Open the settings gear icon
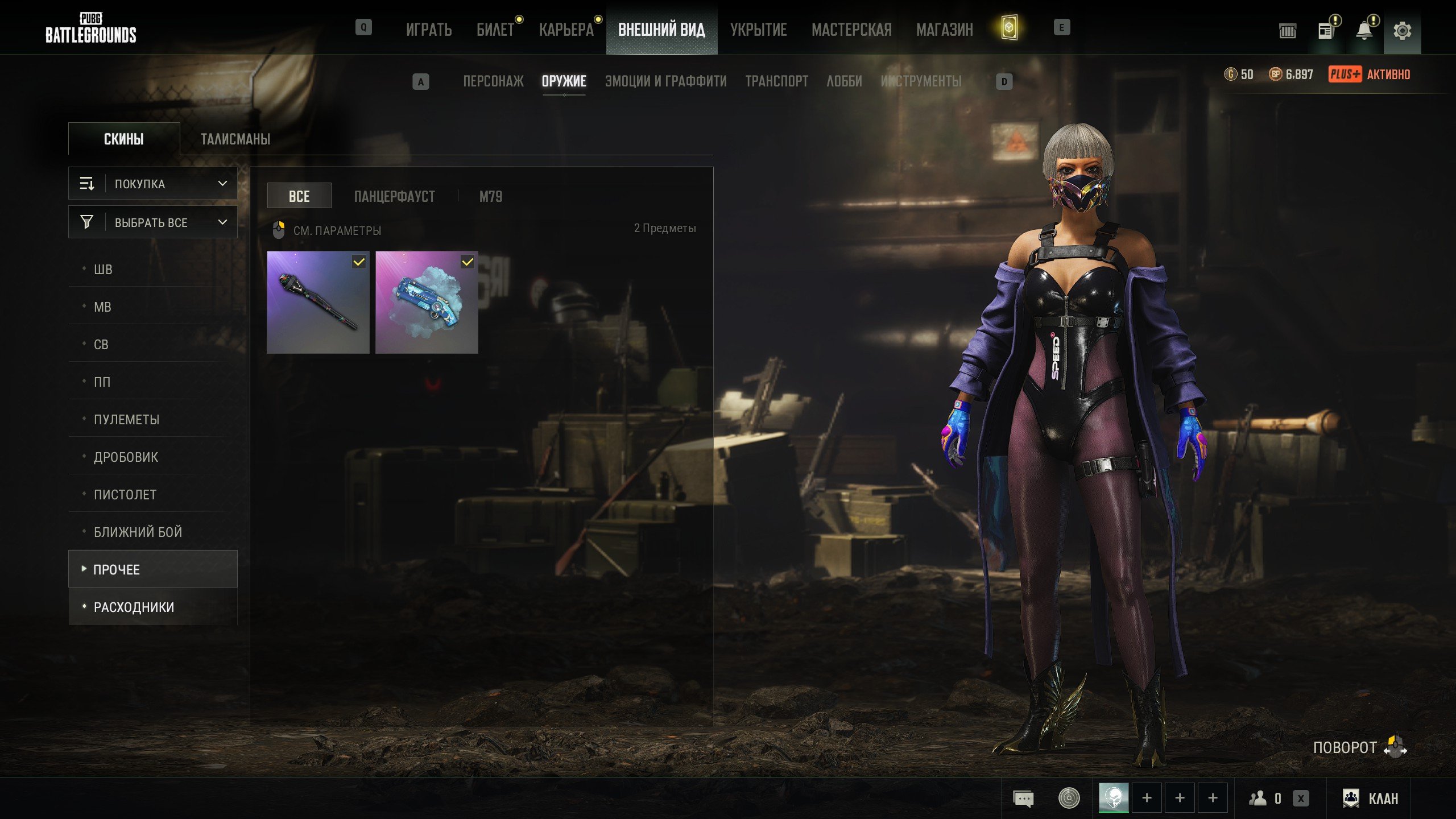Screen dimensions: 1456x819 click(1402, 31)
